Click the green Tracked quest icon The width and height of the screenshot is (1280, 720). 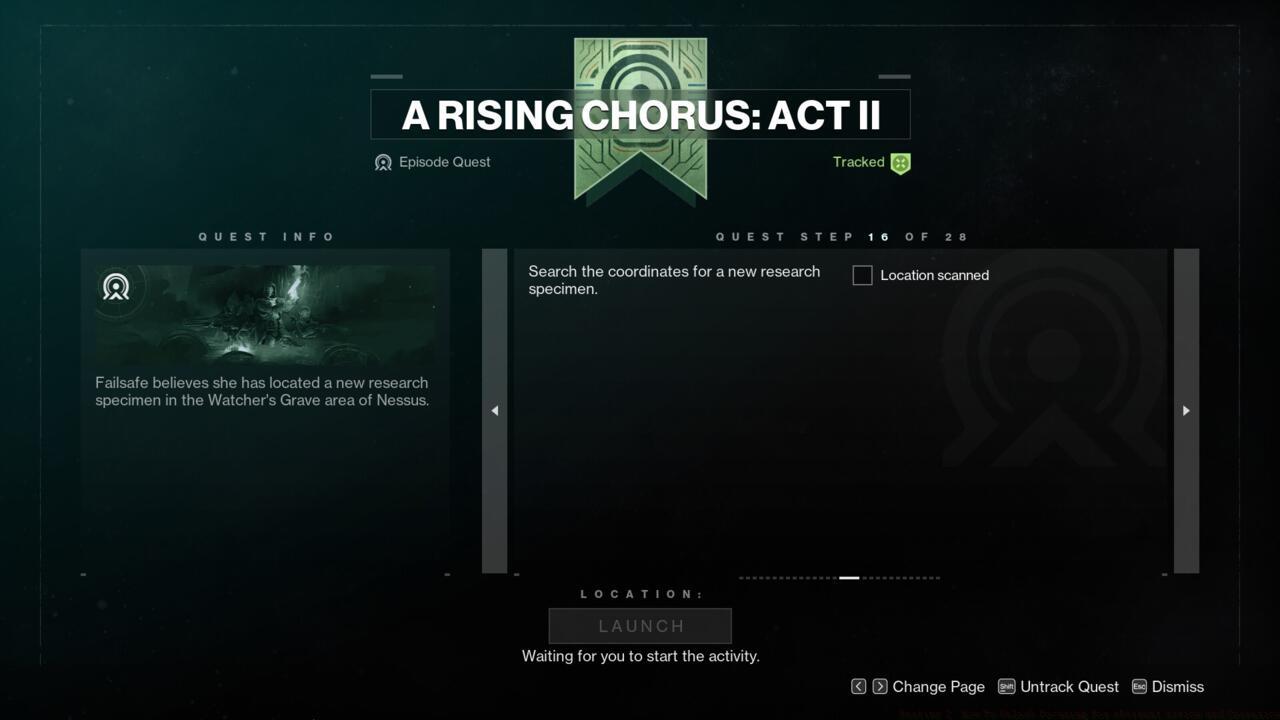898,162
